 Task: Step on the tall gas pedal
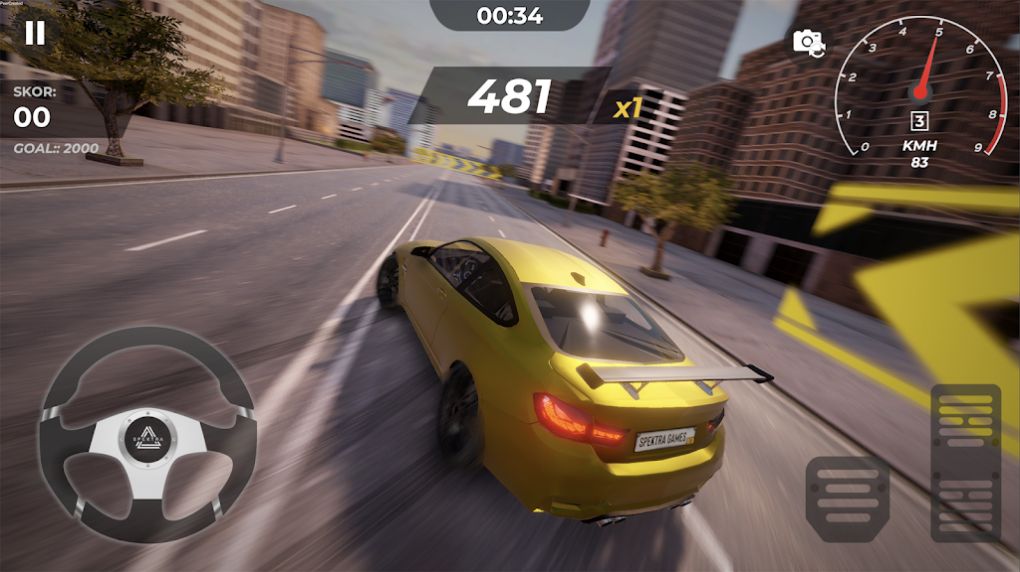point(965,461)
